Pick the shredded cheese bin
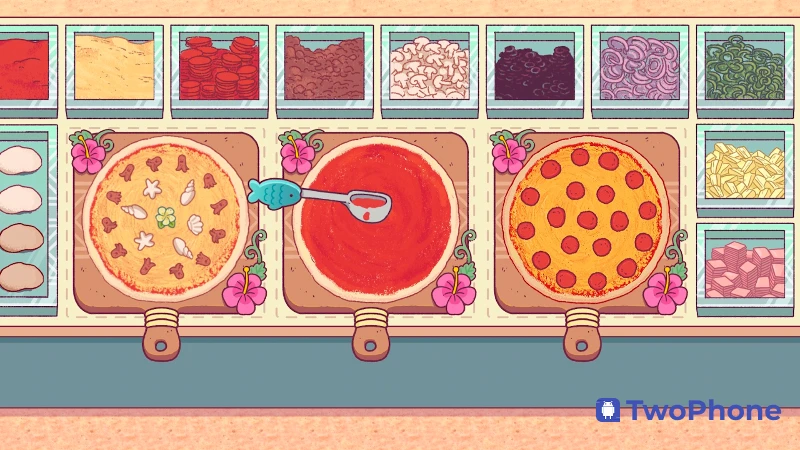The image size is (800, 450). click(x=114, y=67)
